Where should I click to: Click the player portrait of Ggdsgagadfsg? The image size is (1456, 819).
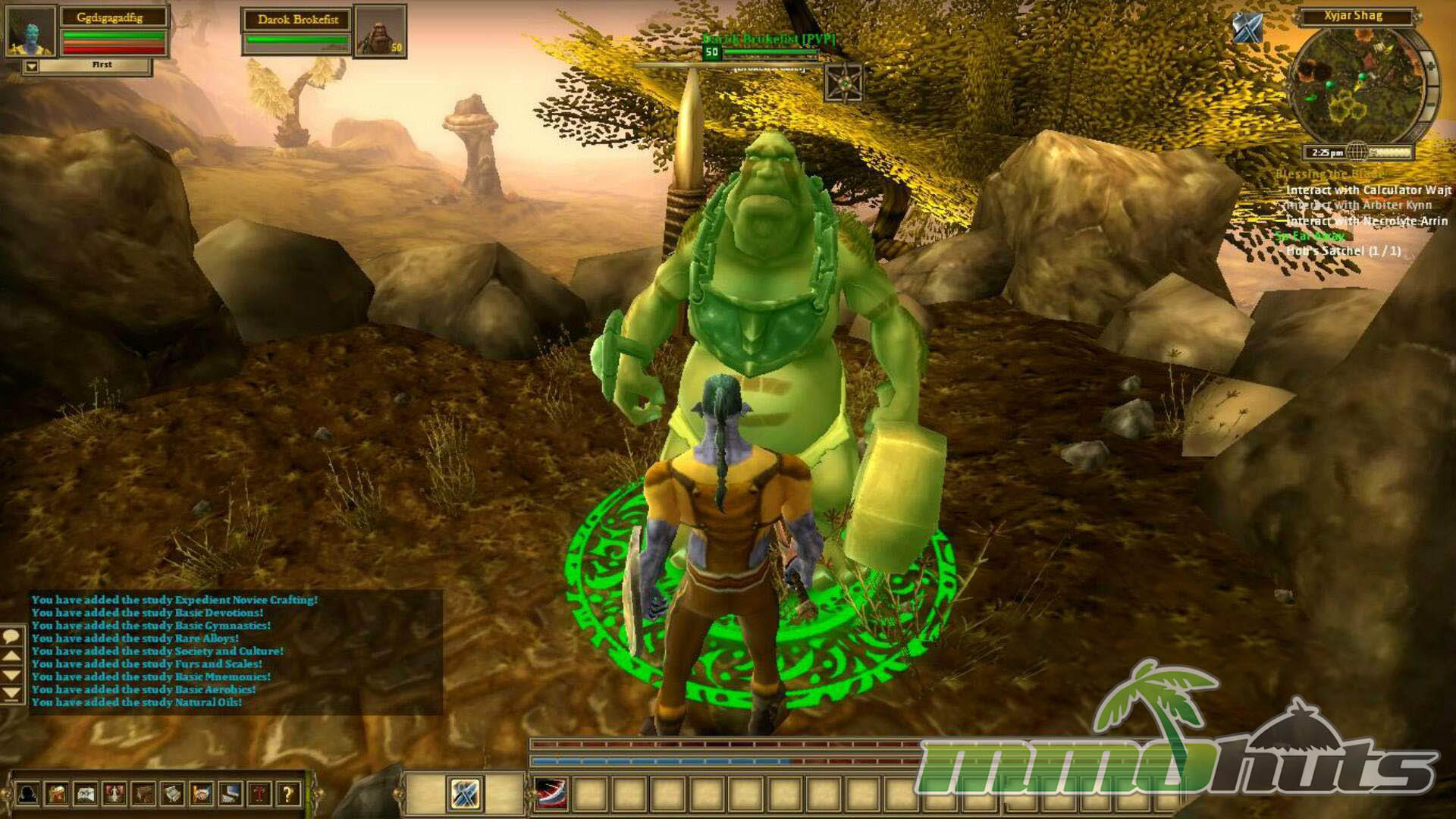(x=30, y=31)
